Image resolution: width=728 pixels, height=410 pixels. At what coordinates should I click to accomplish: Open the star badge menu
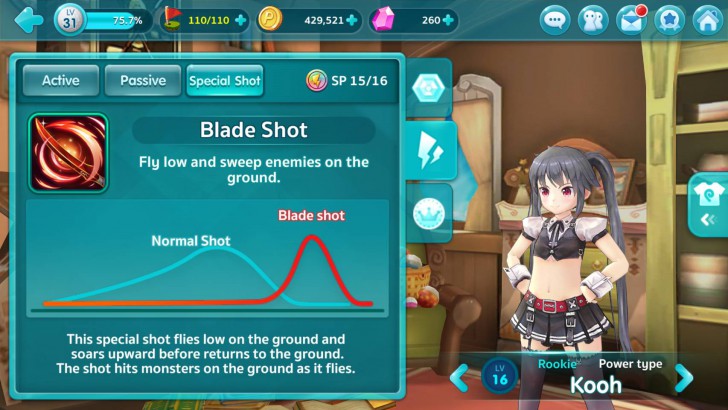pos(669,19)
